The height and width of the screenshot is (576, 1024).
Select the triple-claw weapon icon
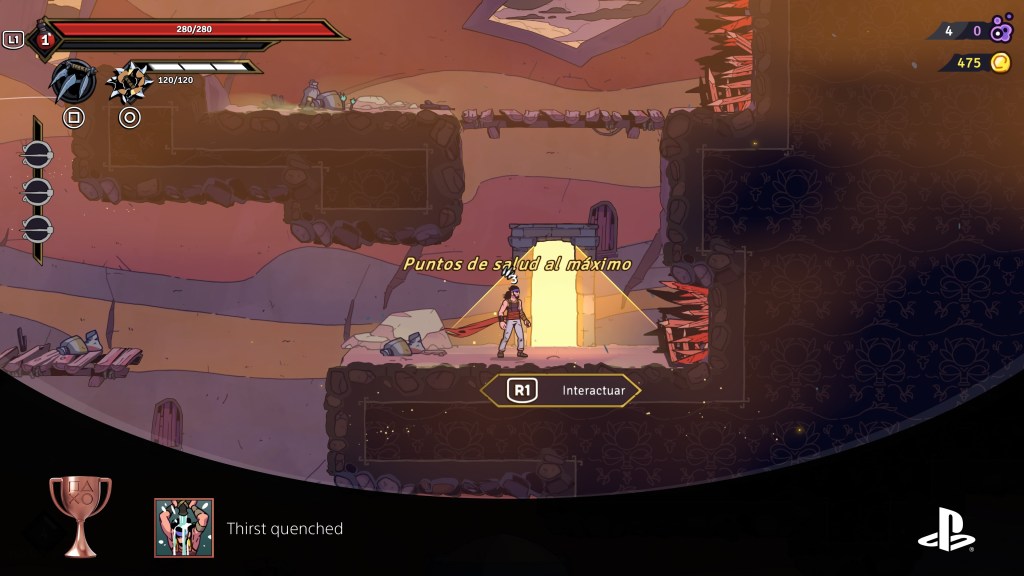73,82
